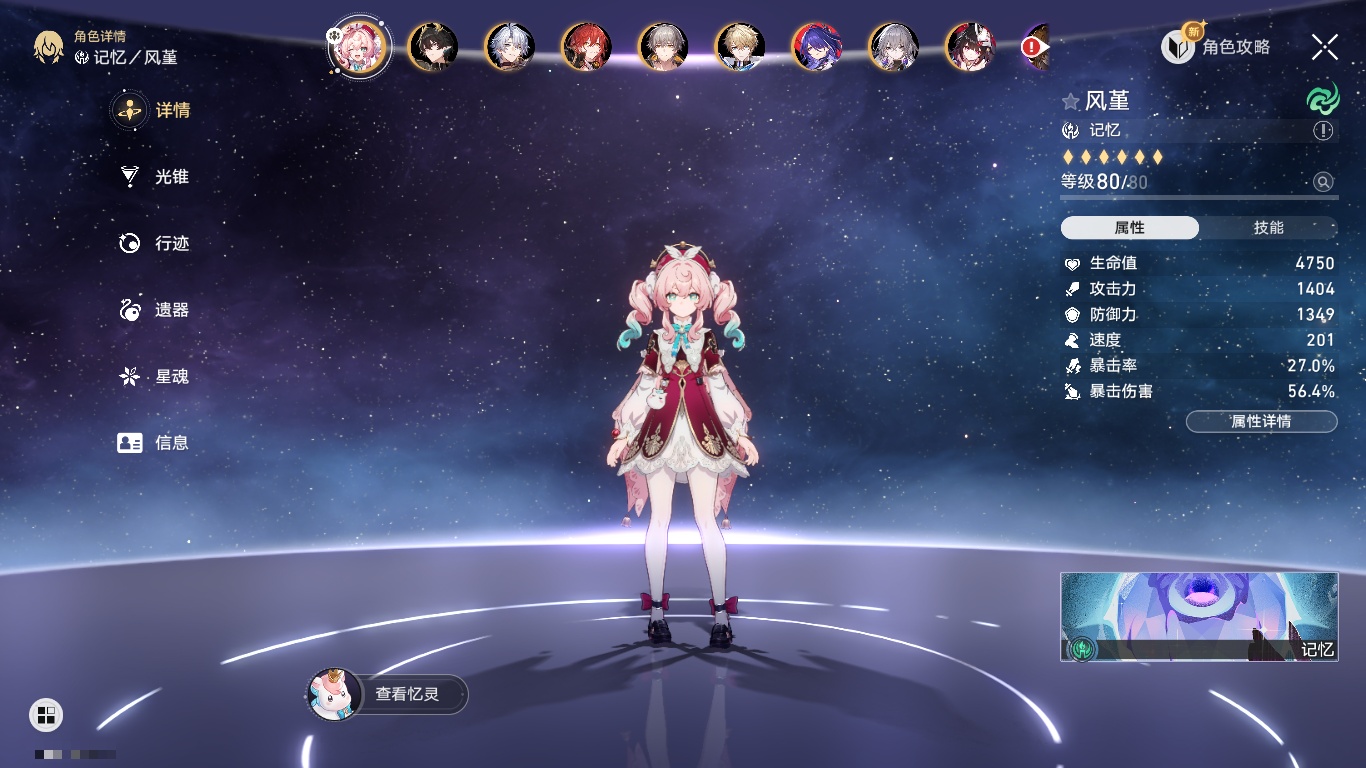Open the four-square grid menu icon

(46, 714)
